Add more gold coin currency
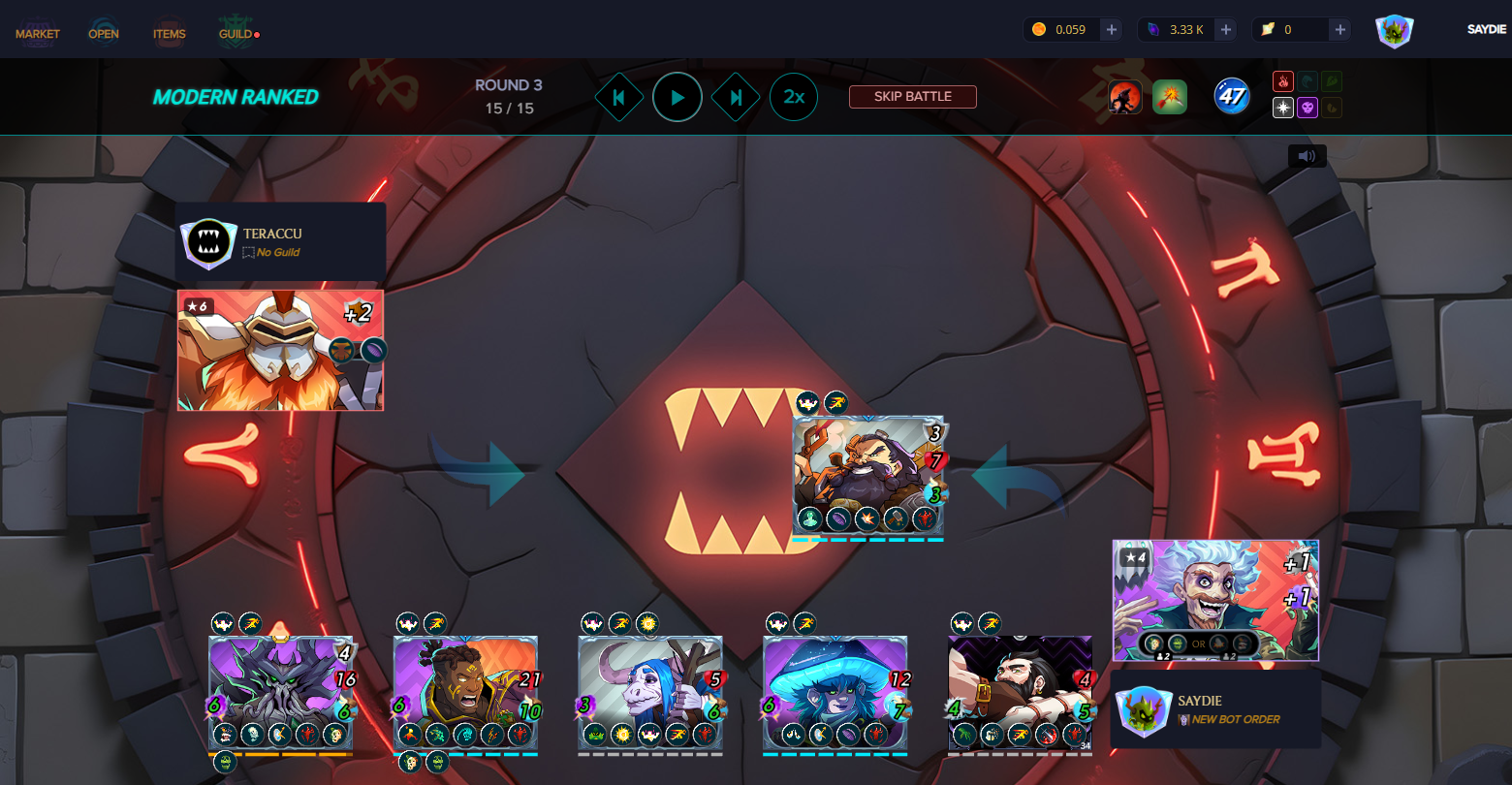This screenshot has width=1512, height=785. (1112, 30)
